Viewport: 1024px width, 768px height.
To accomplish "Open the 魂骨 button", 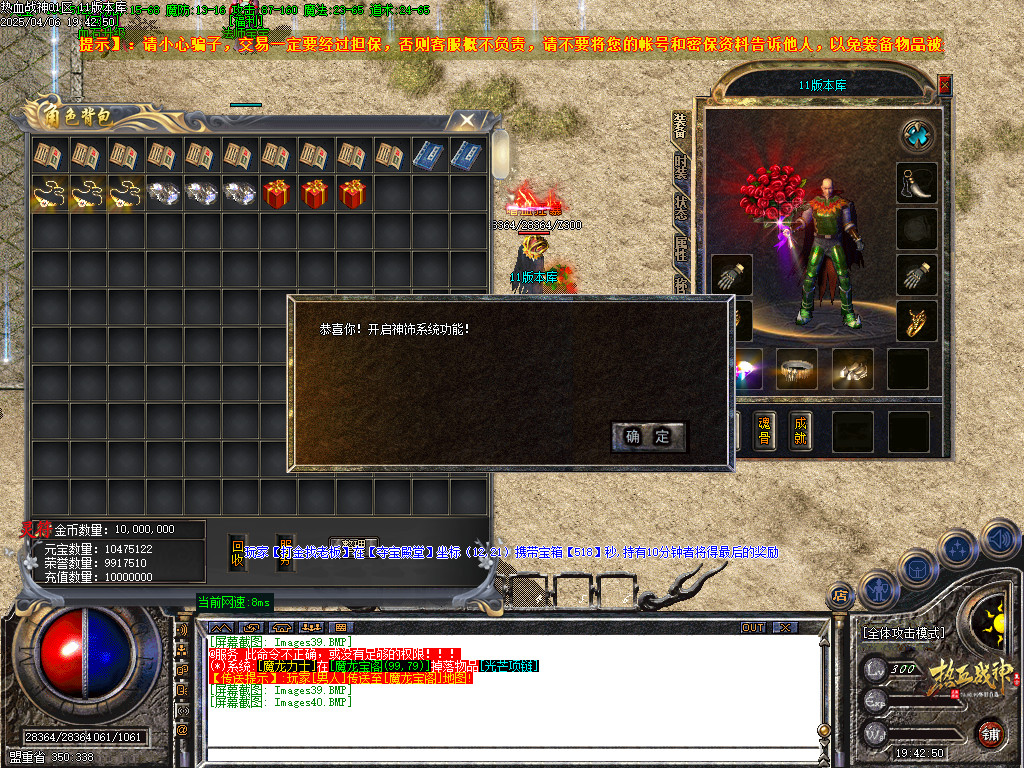I will [764, 430].
